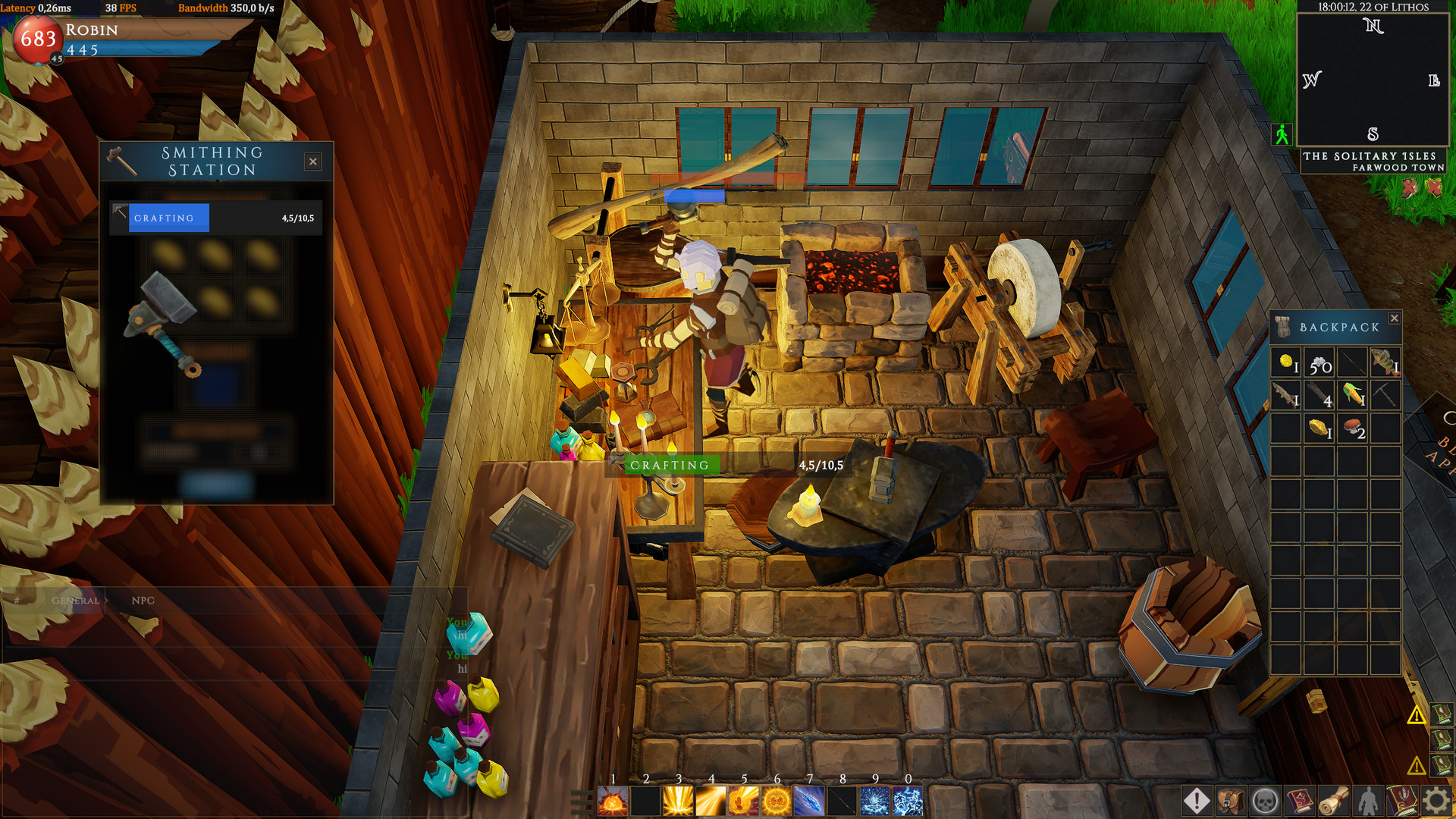Switch to the NPC chat tab

click(144, 601)
